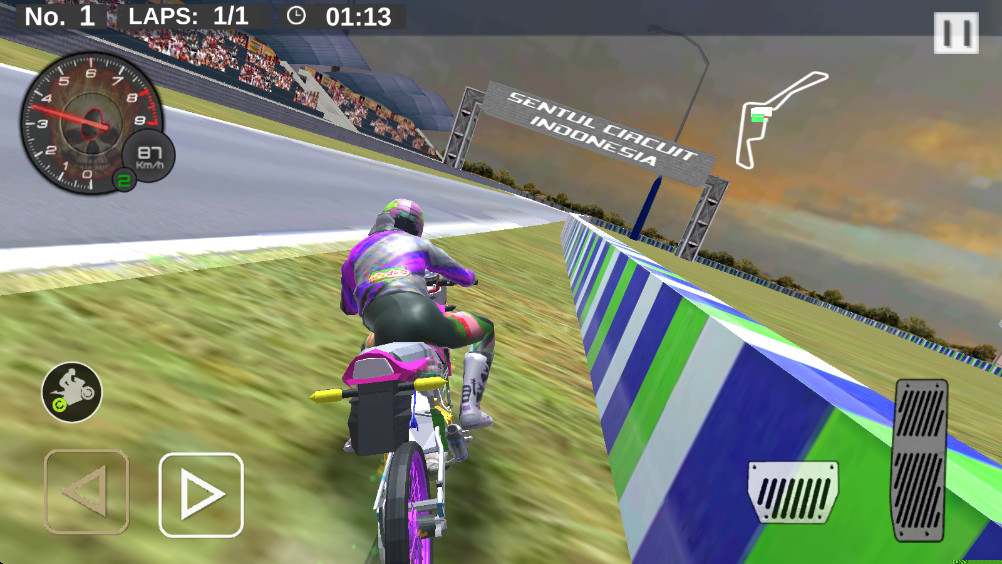This screenshot has height=564, width=1002.
Task: Pause the race
Action: (x=956, y=33)
